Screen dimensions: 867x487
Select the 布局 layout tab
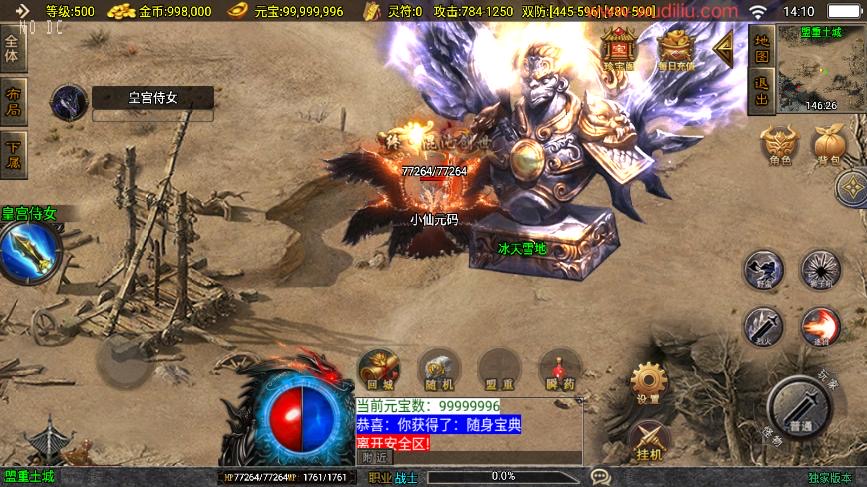[x=13, y=102]
